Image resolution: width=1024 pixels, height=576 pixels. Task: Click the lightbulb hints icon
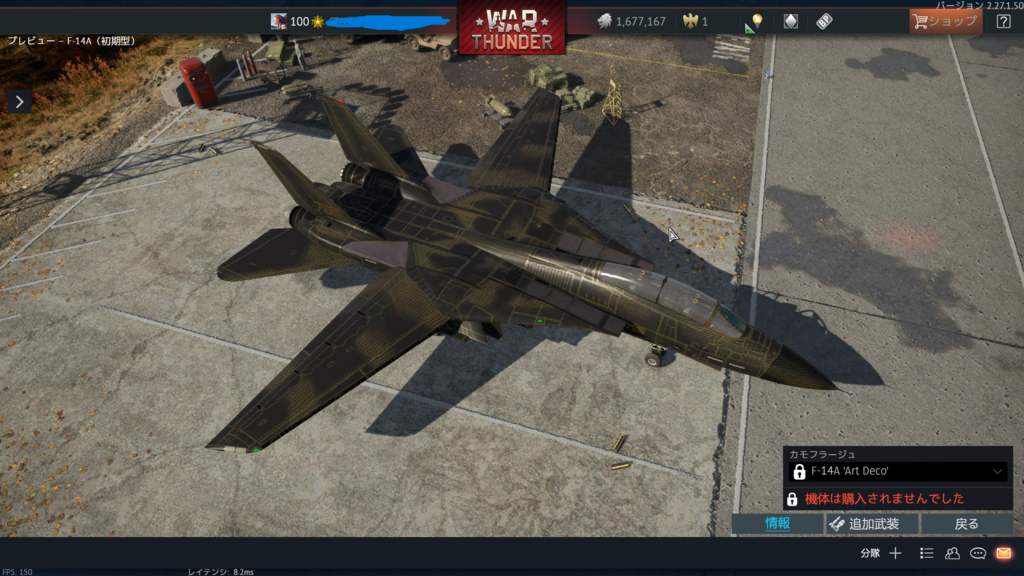coord(754,22)
